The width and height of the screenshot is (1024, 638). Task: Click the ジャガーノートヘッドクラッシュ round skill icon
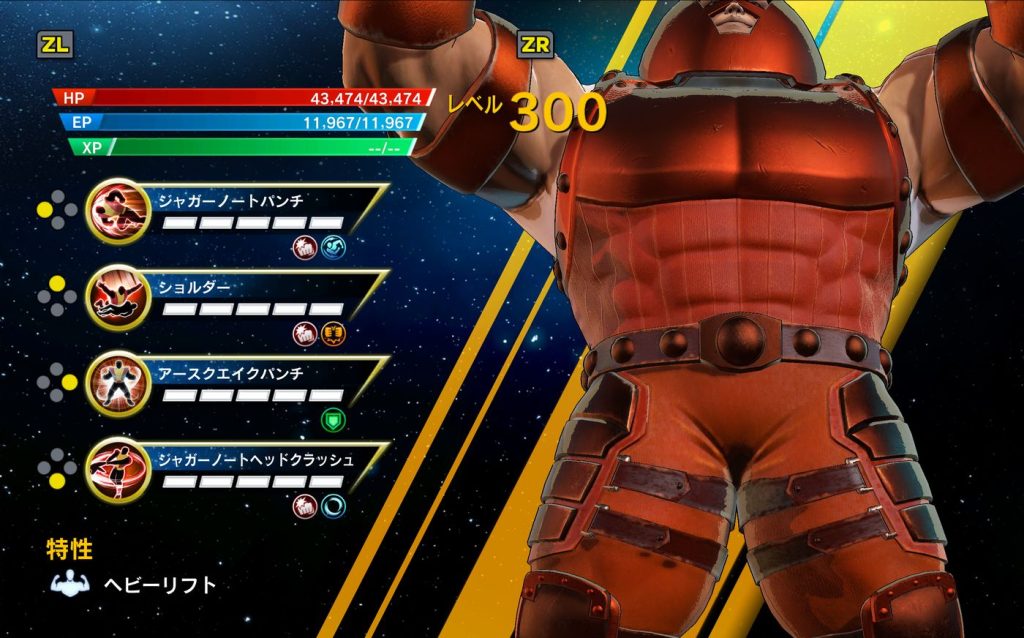[117, 470]
